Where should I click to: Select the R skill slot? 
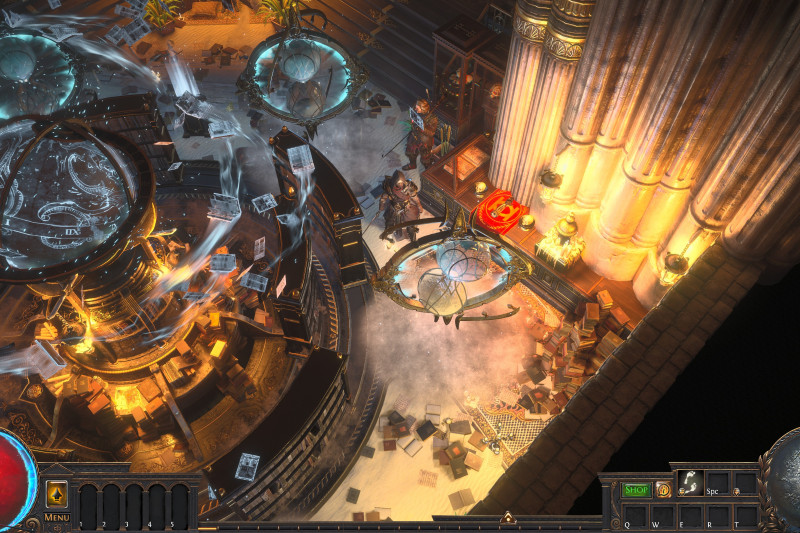[717, 515]
